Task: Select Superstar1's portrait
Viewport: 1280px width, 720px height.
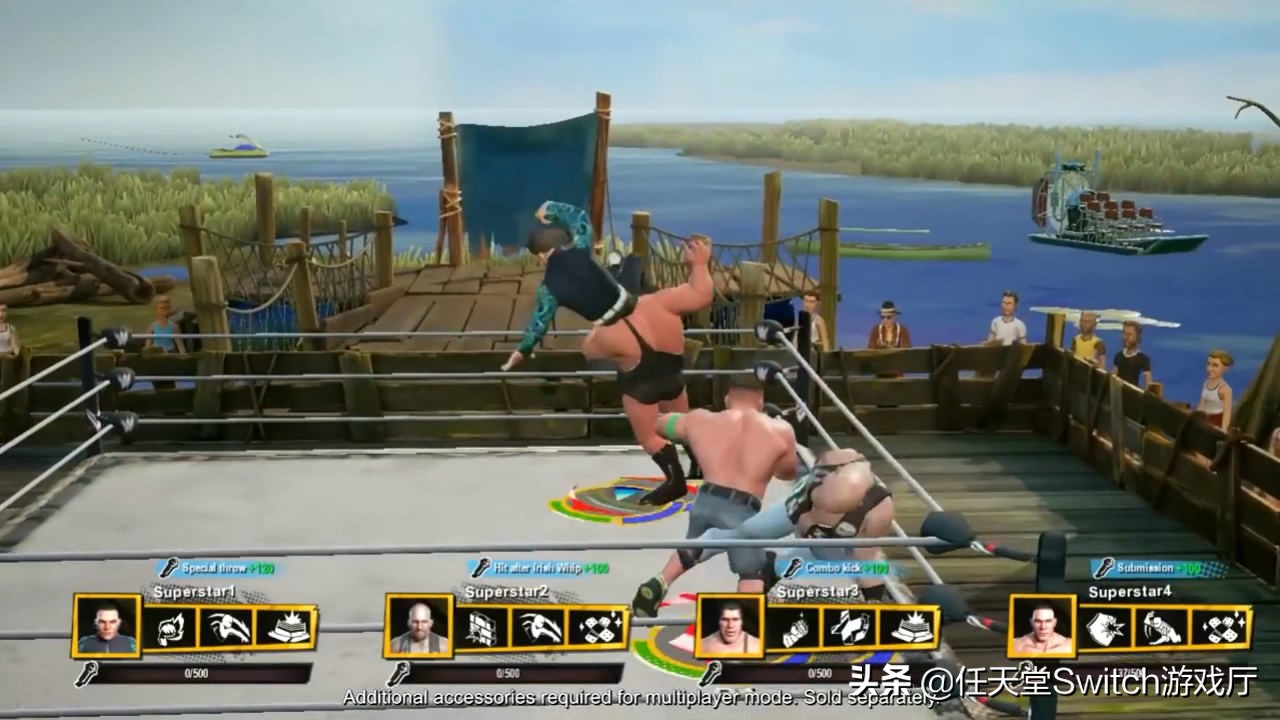Action: click(107, 626)
